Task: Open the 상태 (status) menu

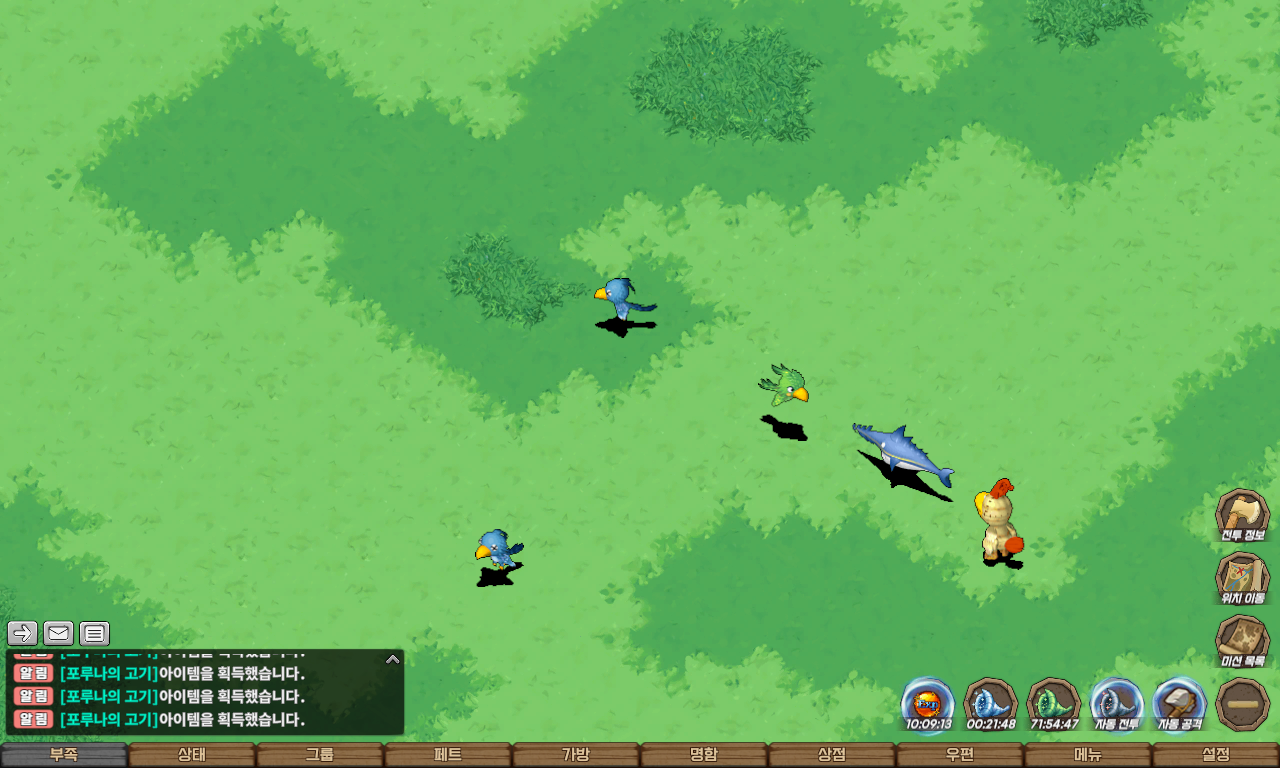Action: 192,755
